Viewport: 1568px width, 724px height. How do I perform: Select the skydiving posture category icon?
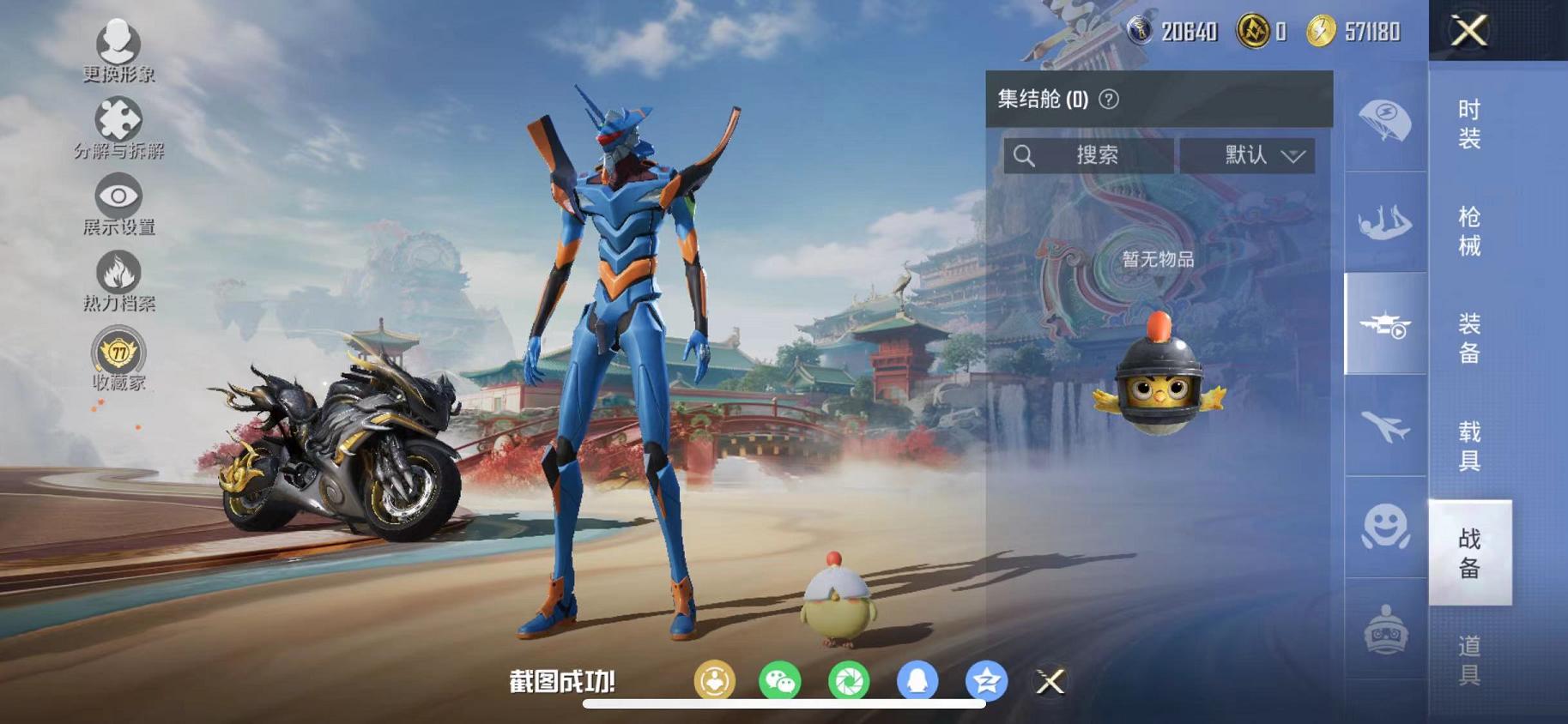(x=1383, y=223)
